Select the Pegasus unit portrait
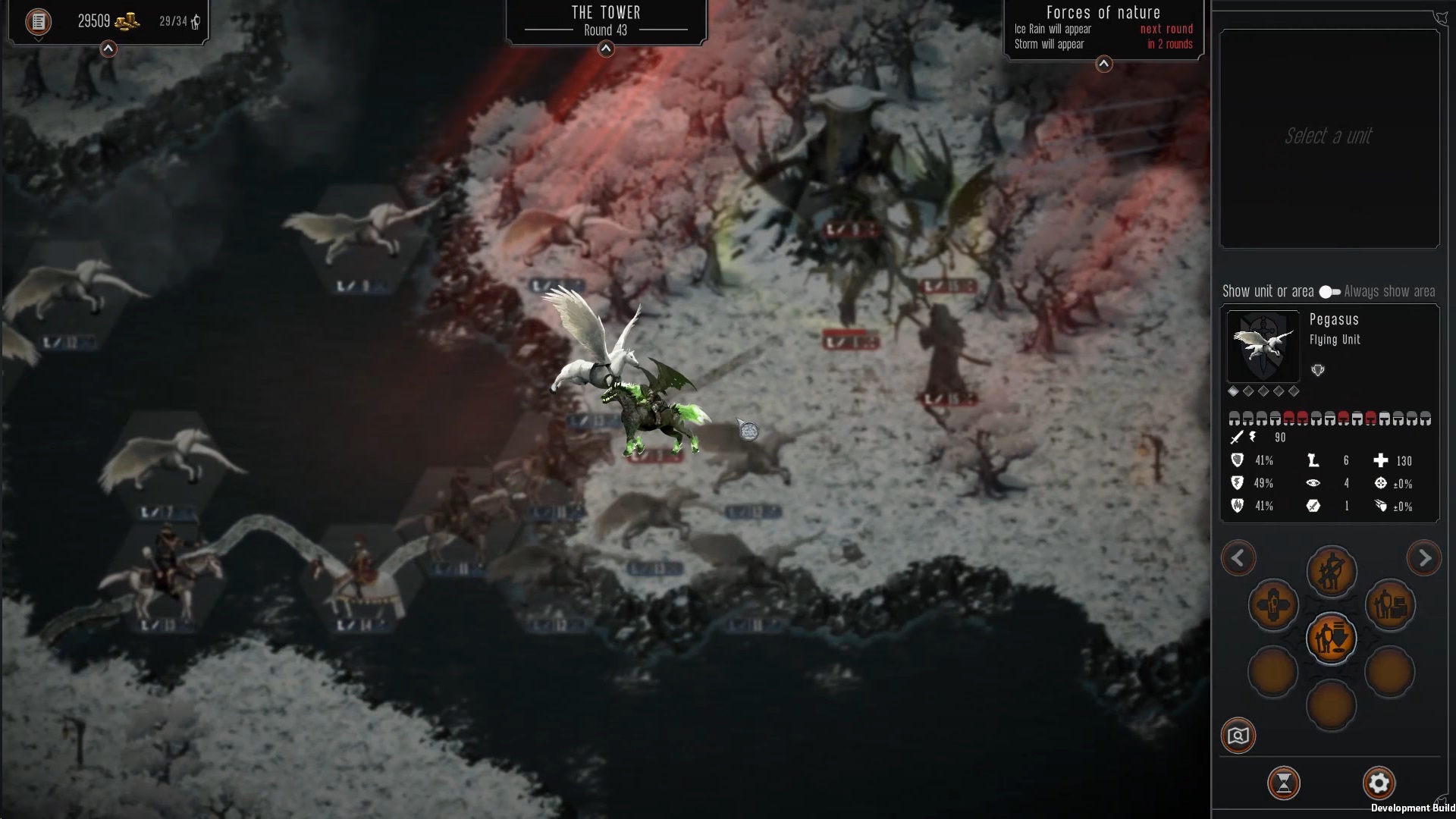The image size is (1456, 819). (1263, 346)
